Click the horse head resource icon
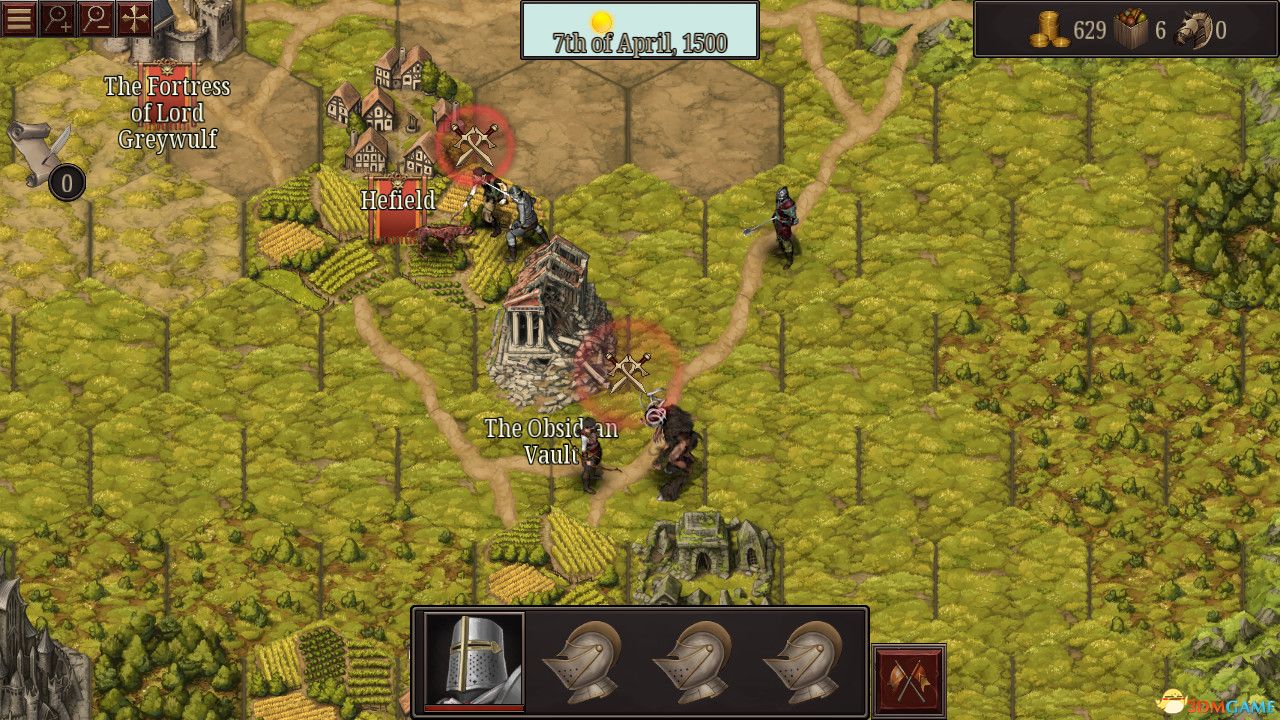Viewport: 1280px width, 720px height. (1190, 26)
